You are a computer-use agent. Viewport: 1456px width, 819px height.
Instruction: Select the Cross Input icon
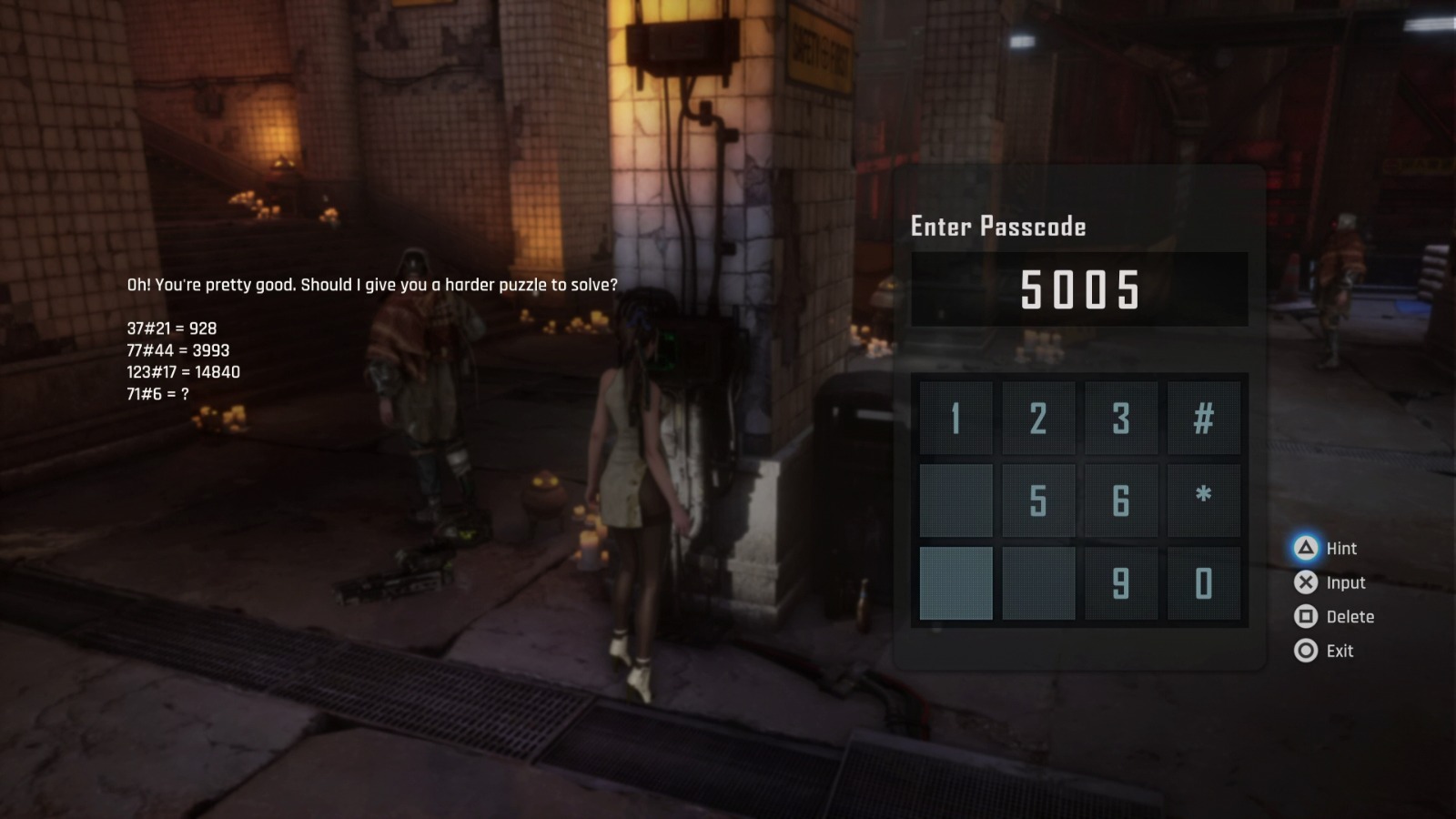click(1306, 582)
